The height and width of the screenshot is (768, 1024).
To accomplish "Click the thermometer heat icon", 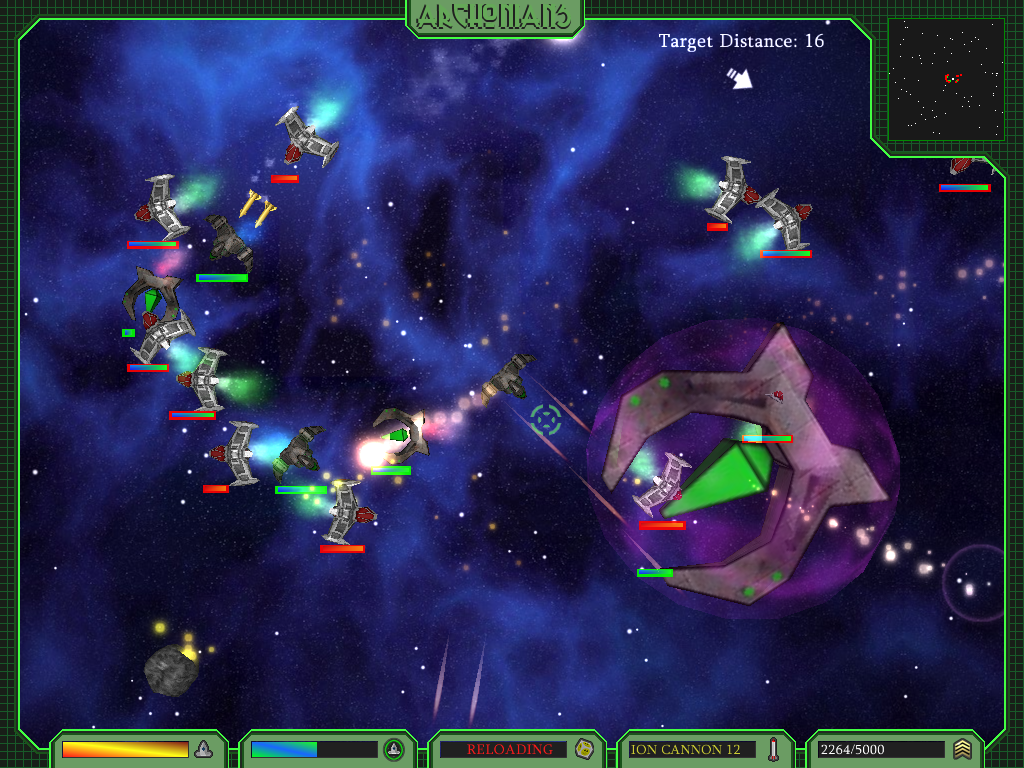I will click(x=774, y=749).
